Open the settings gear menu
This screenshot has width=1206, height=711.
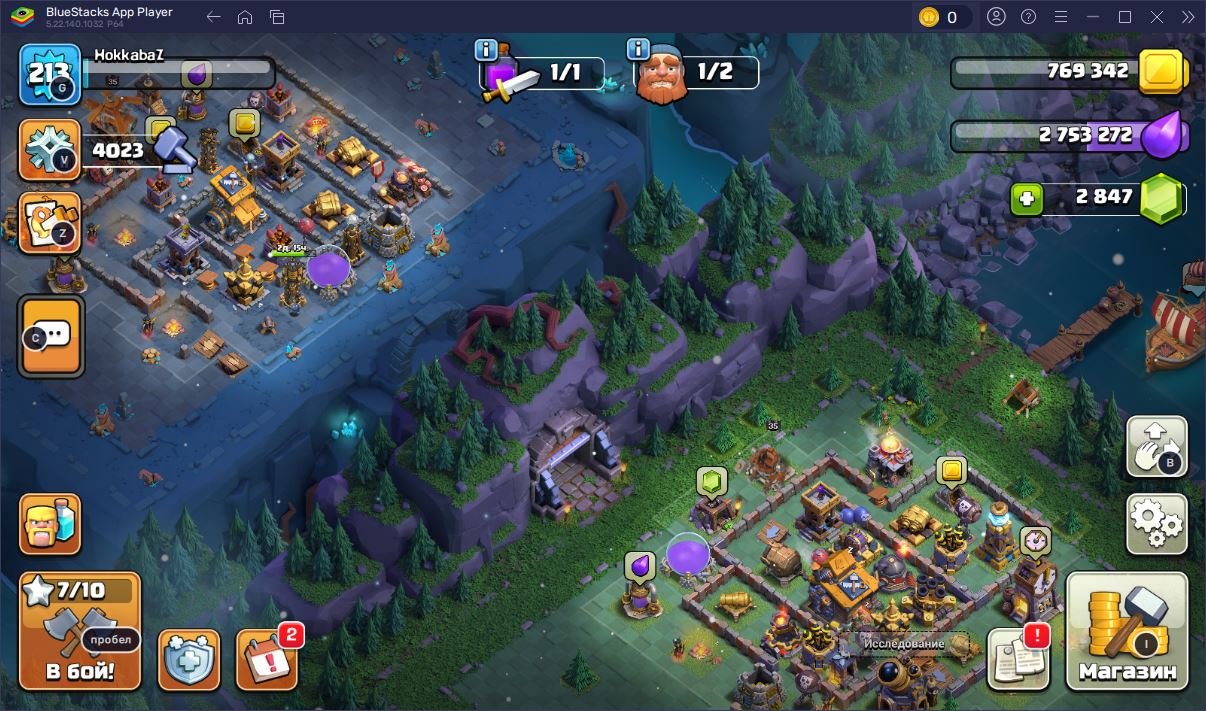coord(1157,523)
